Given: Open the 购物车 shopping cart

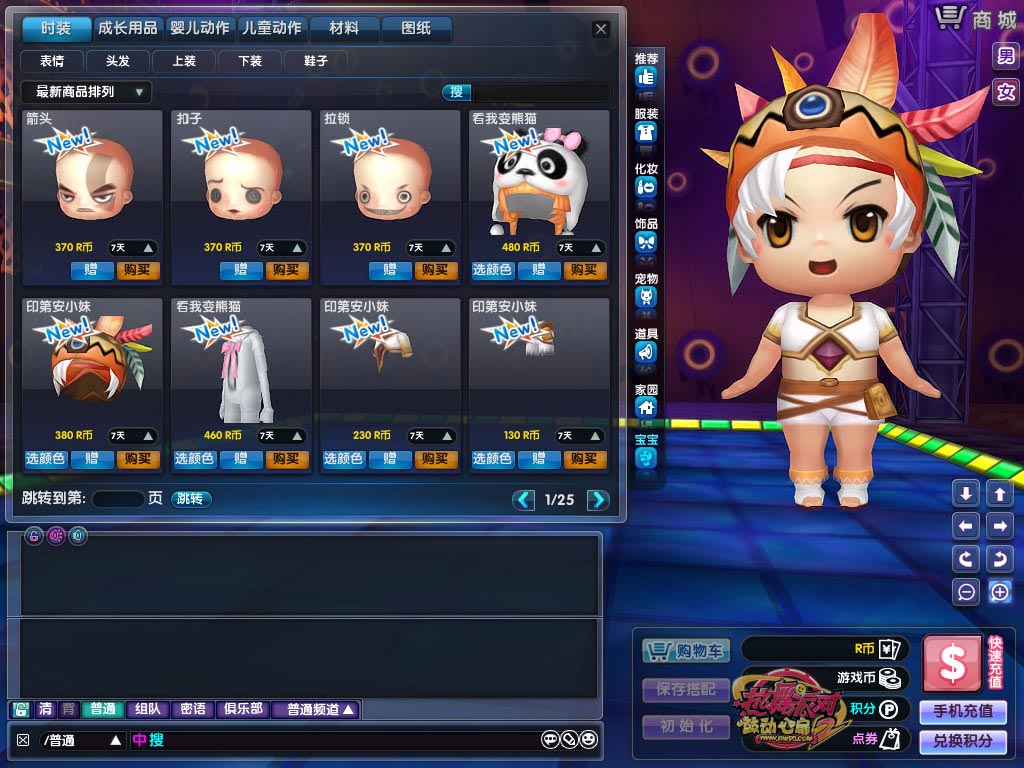Looking at the screenshot, I should tap(686, 651).
